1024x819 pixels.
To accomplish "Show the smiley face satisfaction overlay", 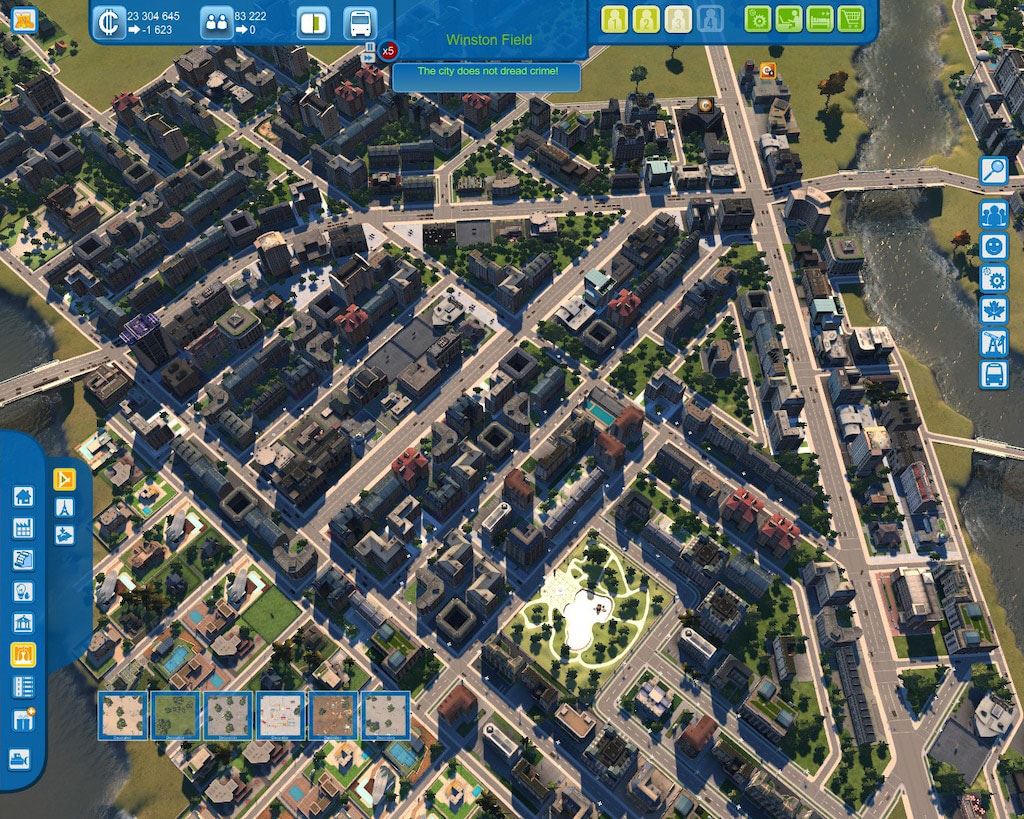I will point(993,246).
